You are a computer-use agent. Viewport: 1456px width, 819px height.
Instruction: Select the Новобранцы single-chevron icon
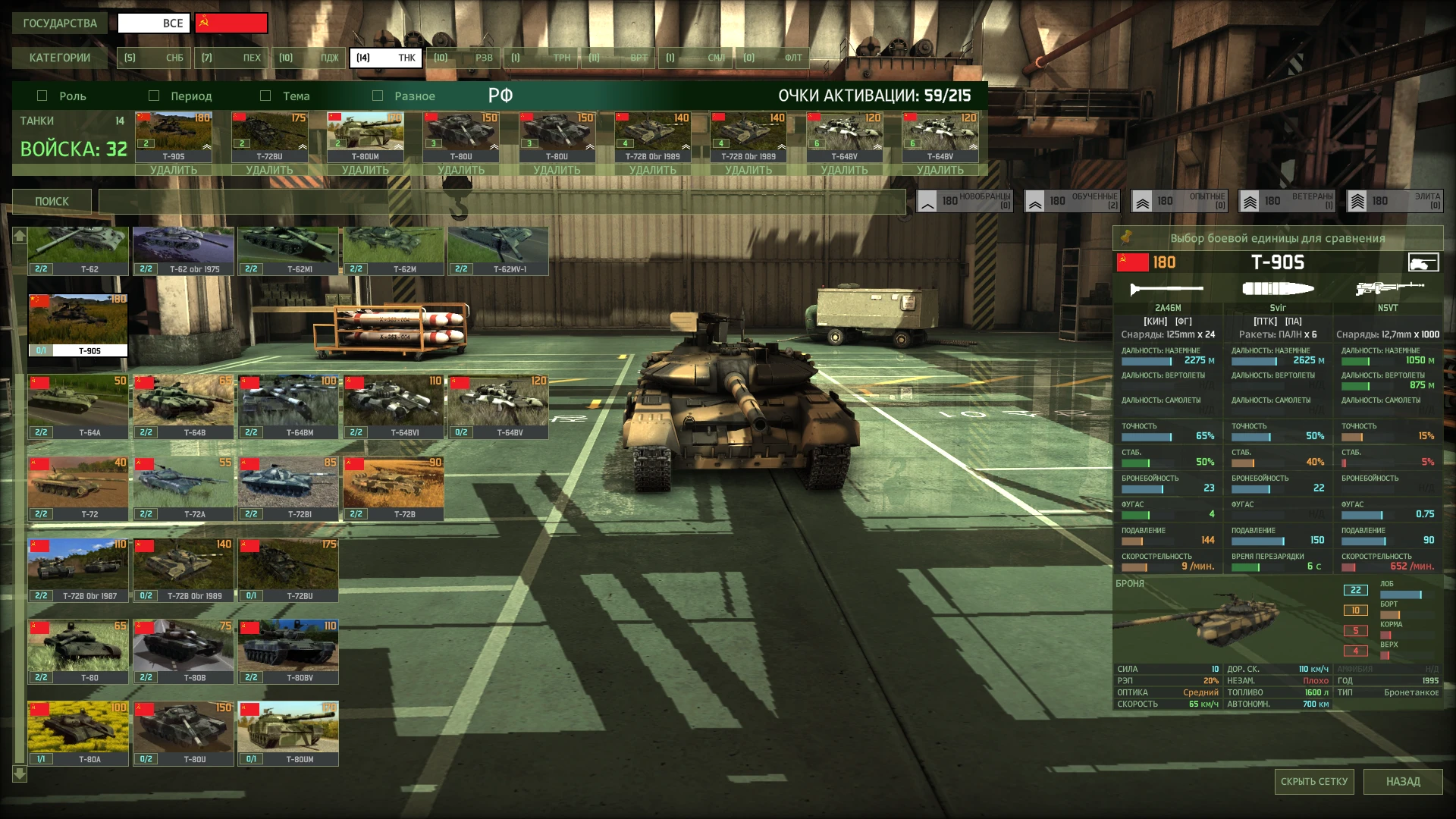tap(927, 201)
